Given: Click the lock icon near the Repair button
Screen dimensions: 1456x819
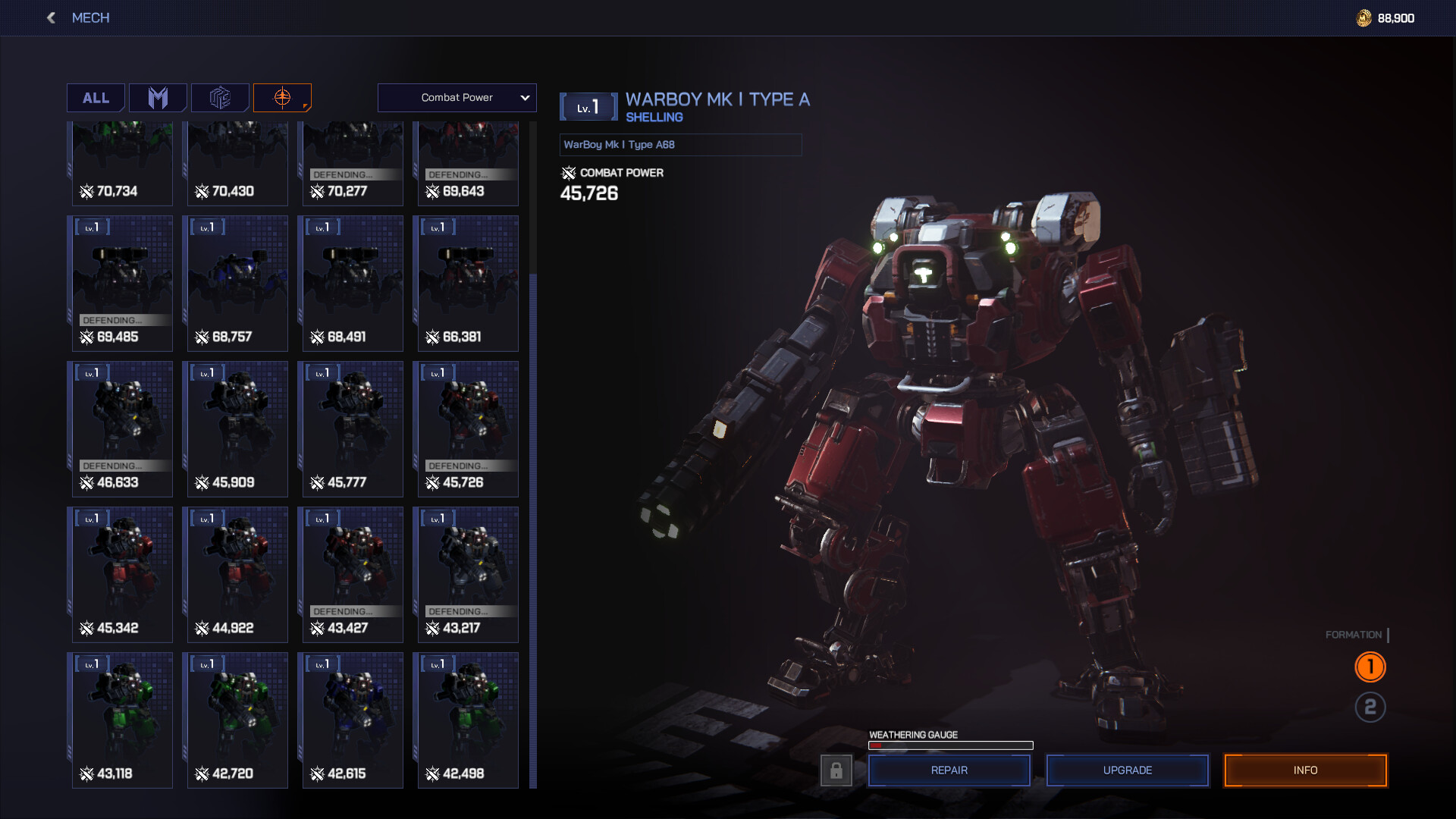Looking at the screenshot, I should 837,770.
